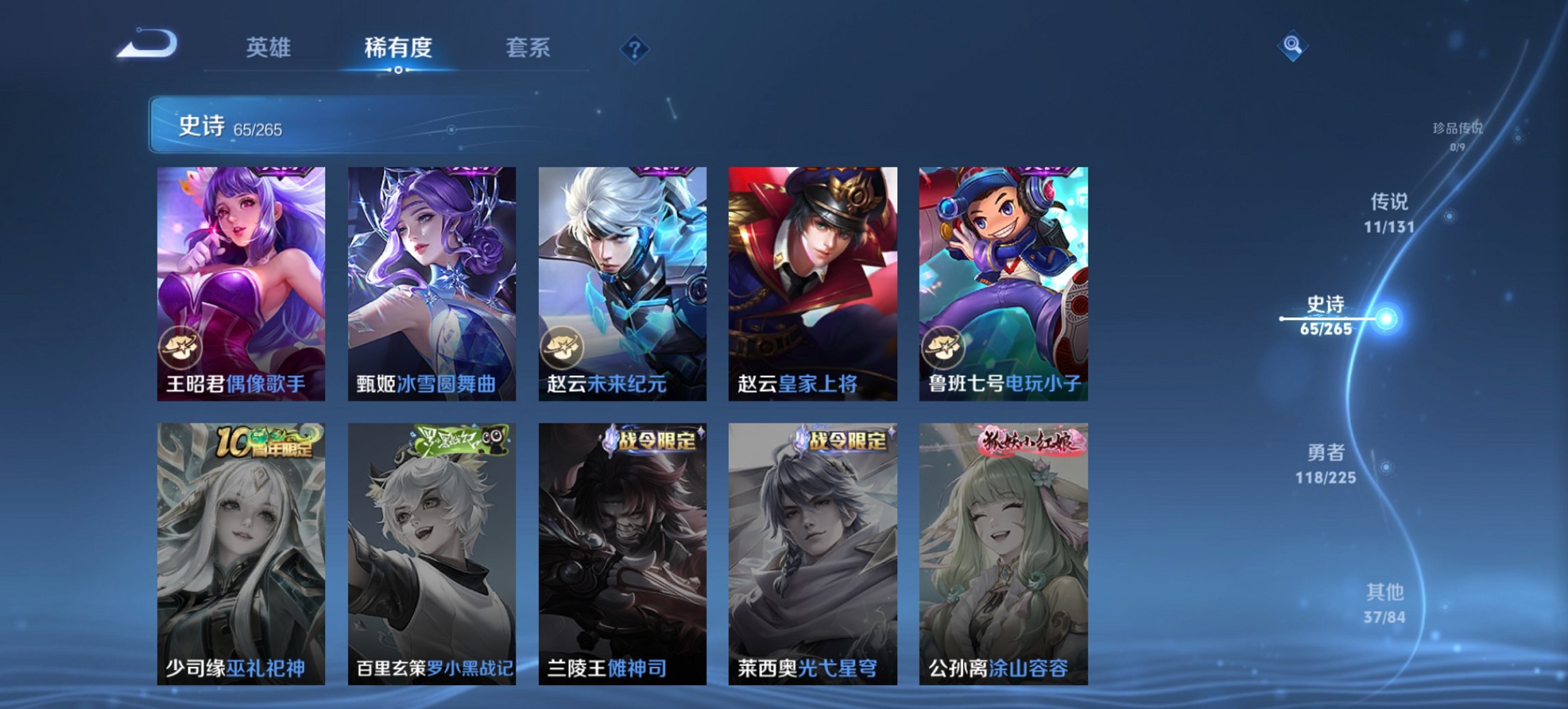Viewport: 1568px width, 709px height.
Task: Open the 莱西奥光弋星穹 skin thumbnail
Action: 813,554
